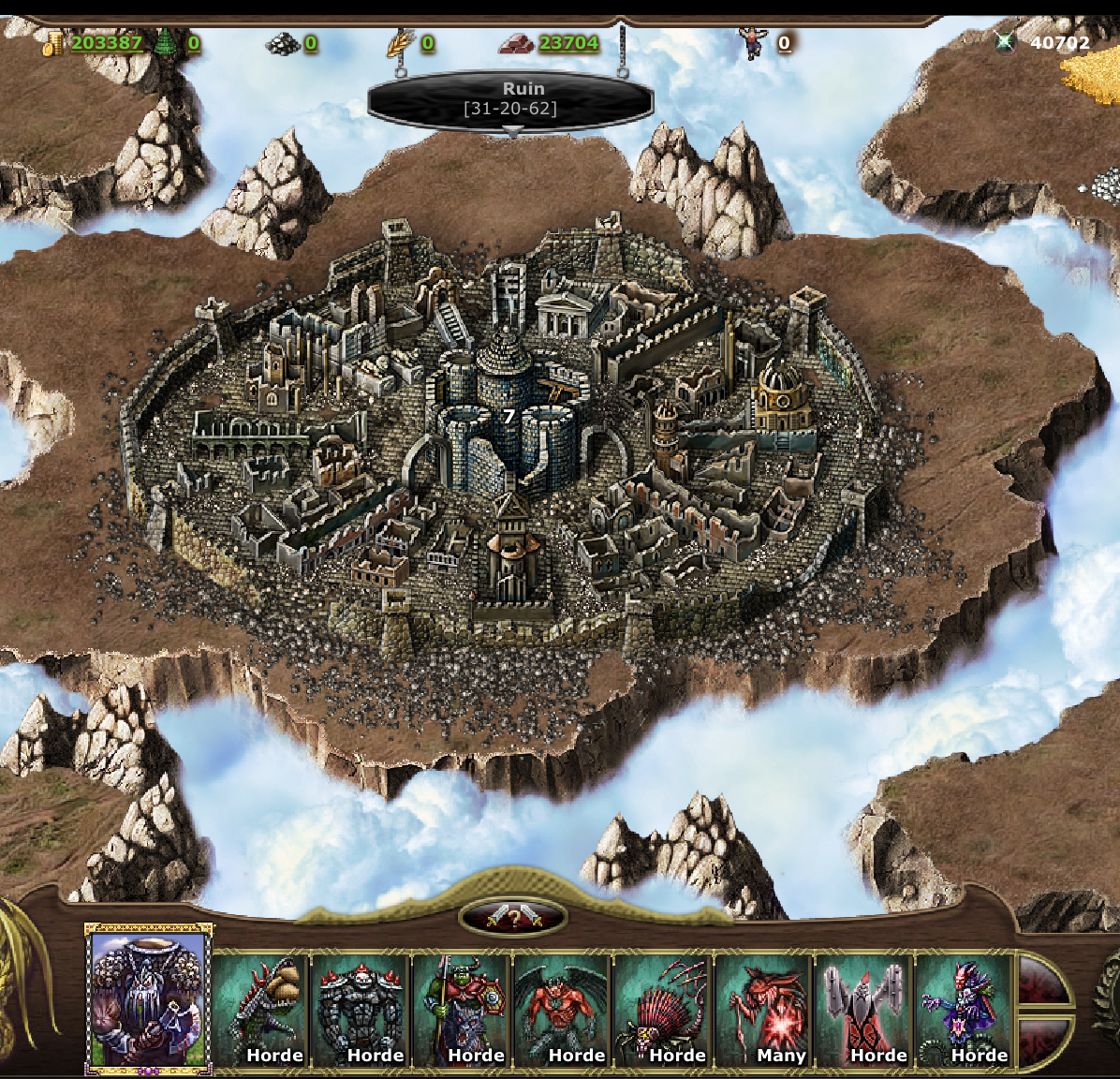The image size is (1120, 1079).
Task: Open the crossed swords question mark button
Action: click(512, 918)
